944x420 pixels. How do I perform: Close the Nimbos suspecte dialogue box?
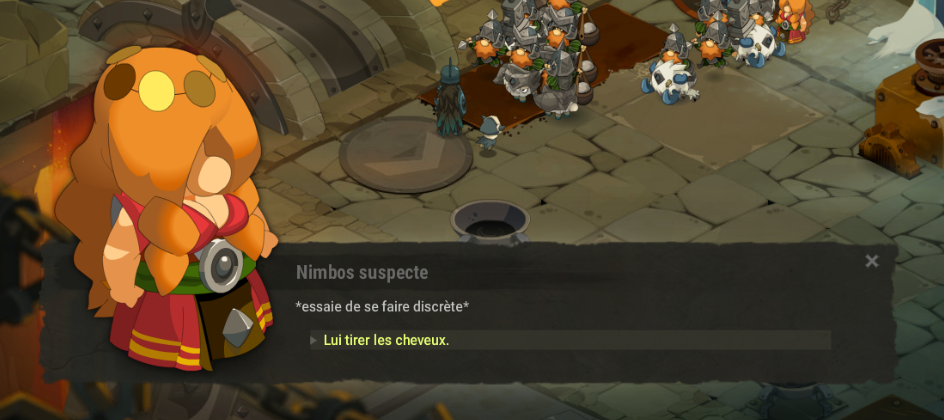[x=871, y=261]
